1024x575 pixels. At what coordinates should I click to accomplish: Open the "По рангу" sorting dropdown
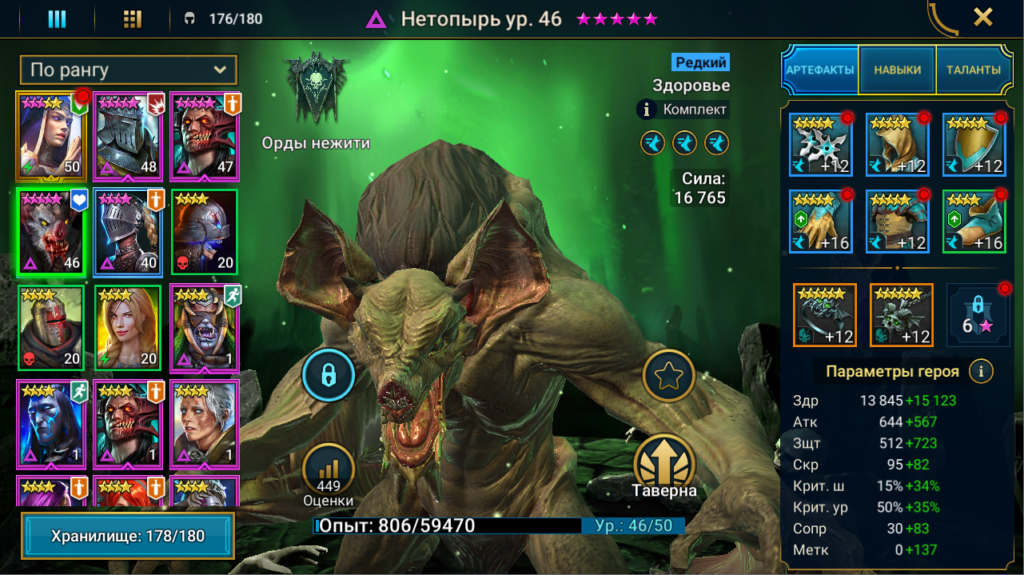(128, 70)
